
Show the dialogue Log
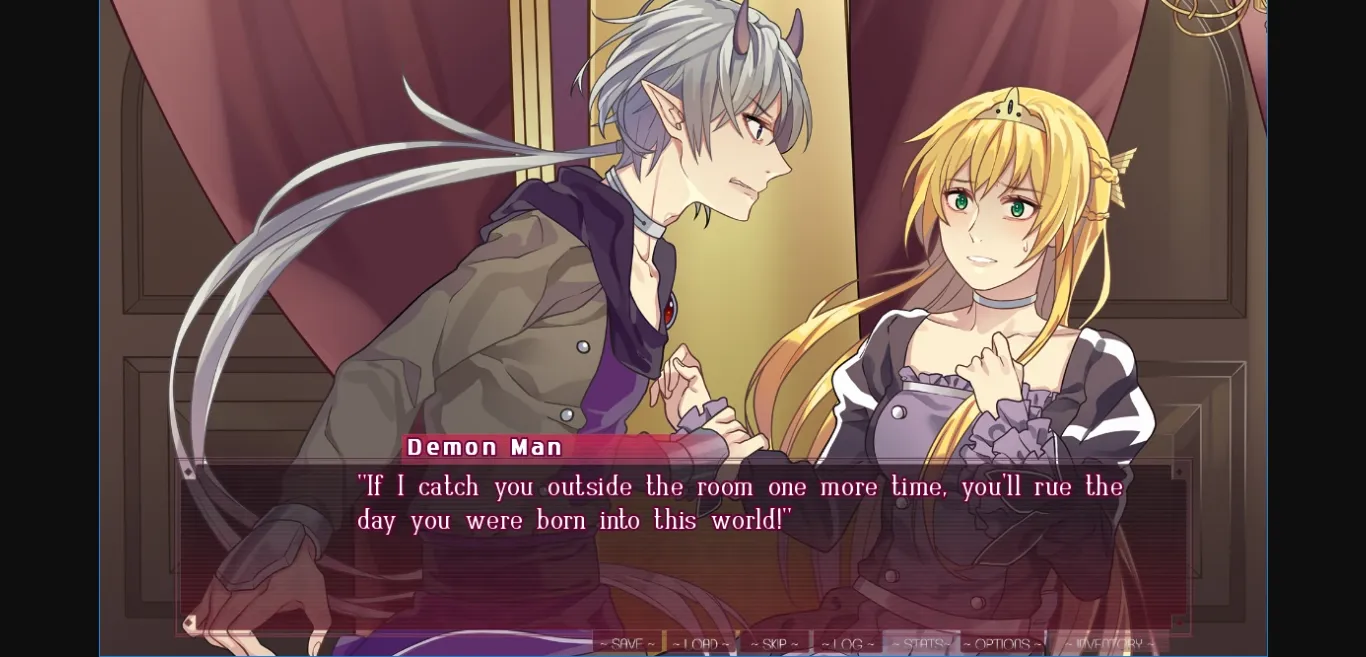(847, 644)
